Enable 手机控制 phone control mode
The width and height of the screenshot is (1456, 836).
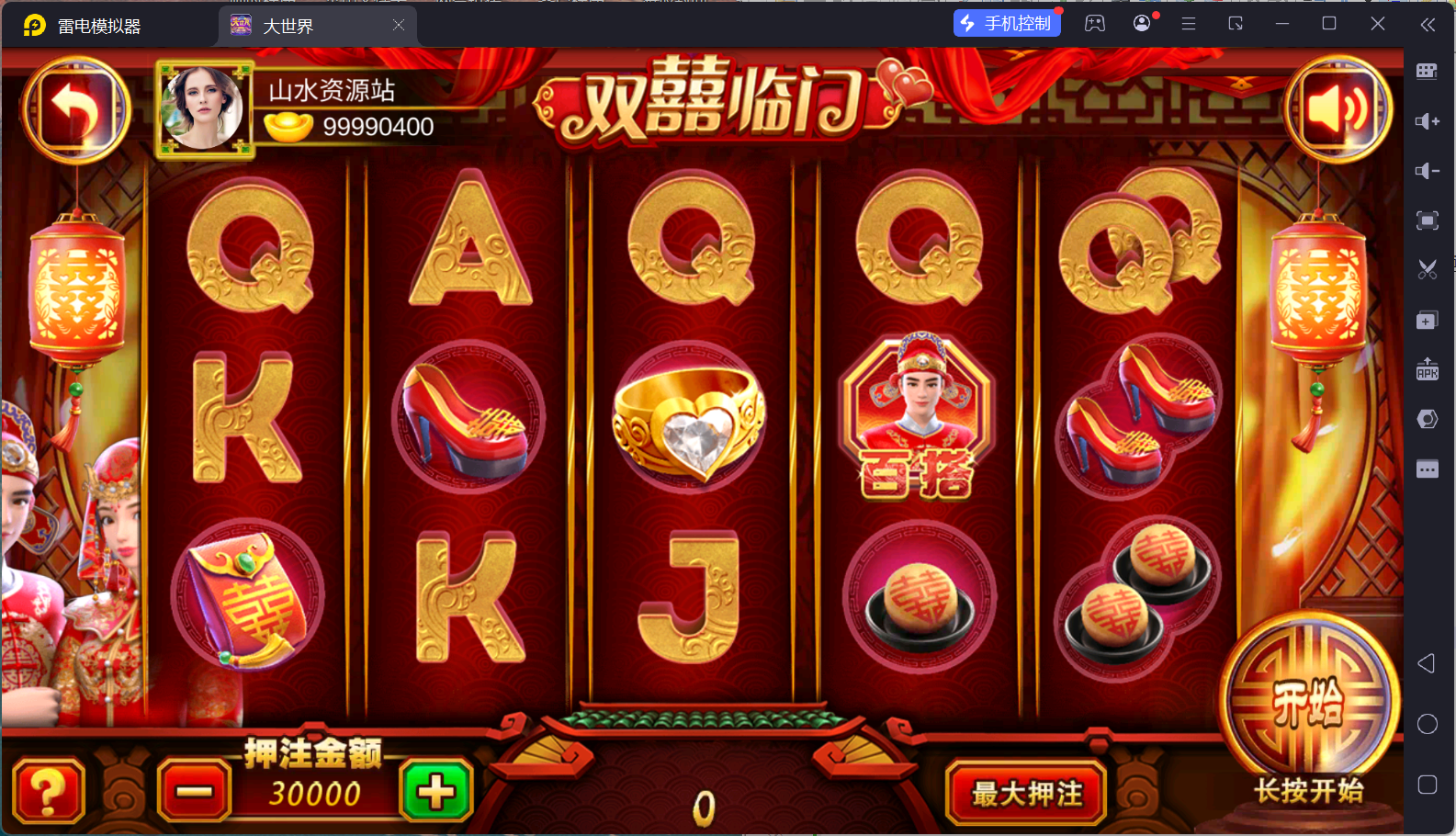click(1007, 22)
